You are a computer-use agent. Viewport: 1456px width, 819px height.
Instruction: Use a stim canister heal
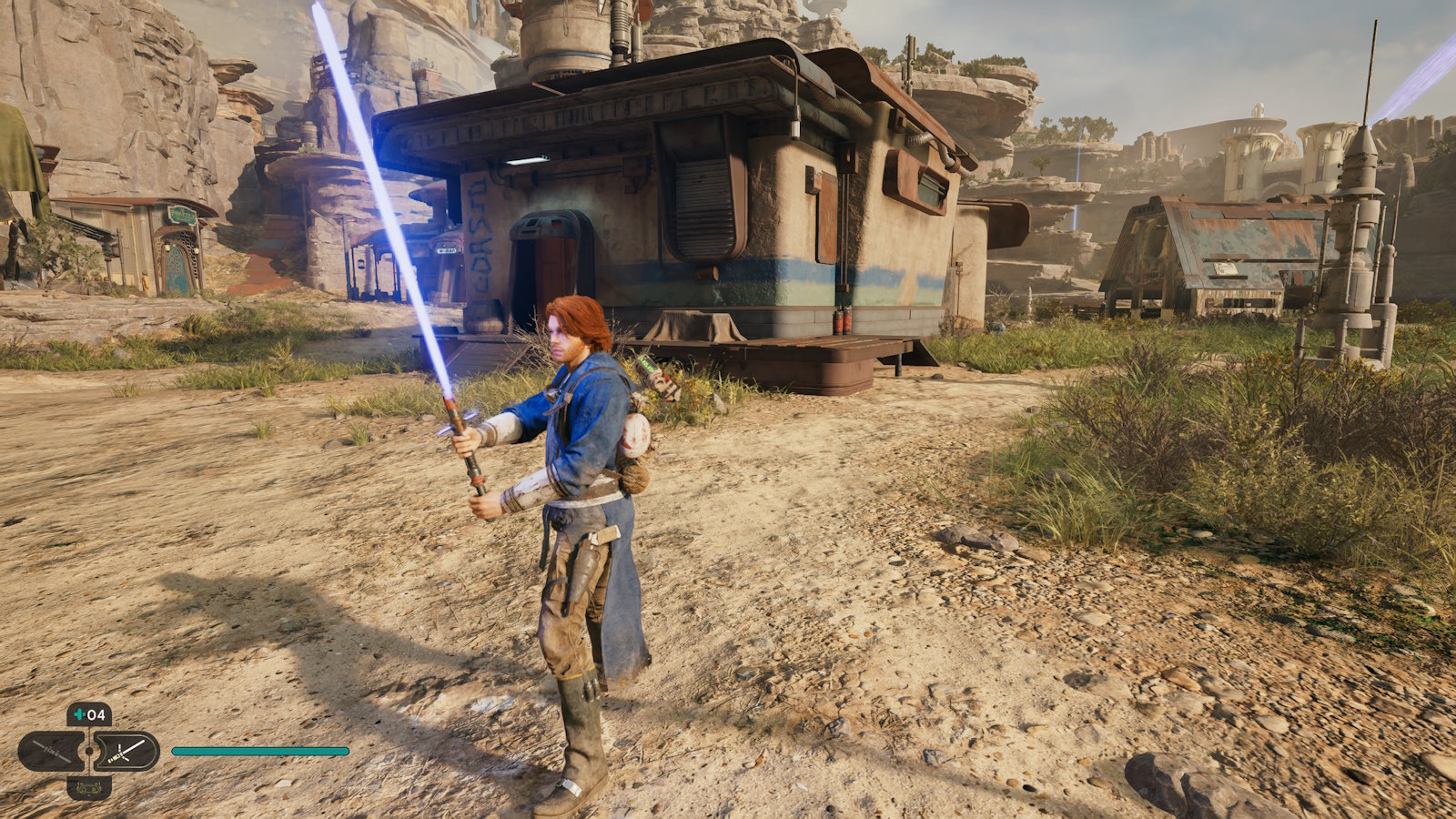(89, 715)
